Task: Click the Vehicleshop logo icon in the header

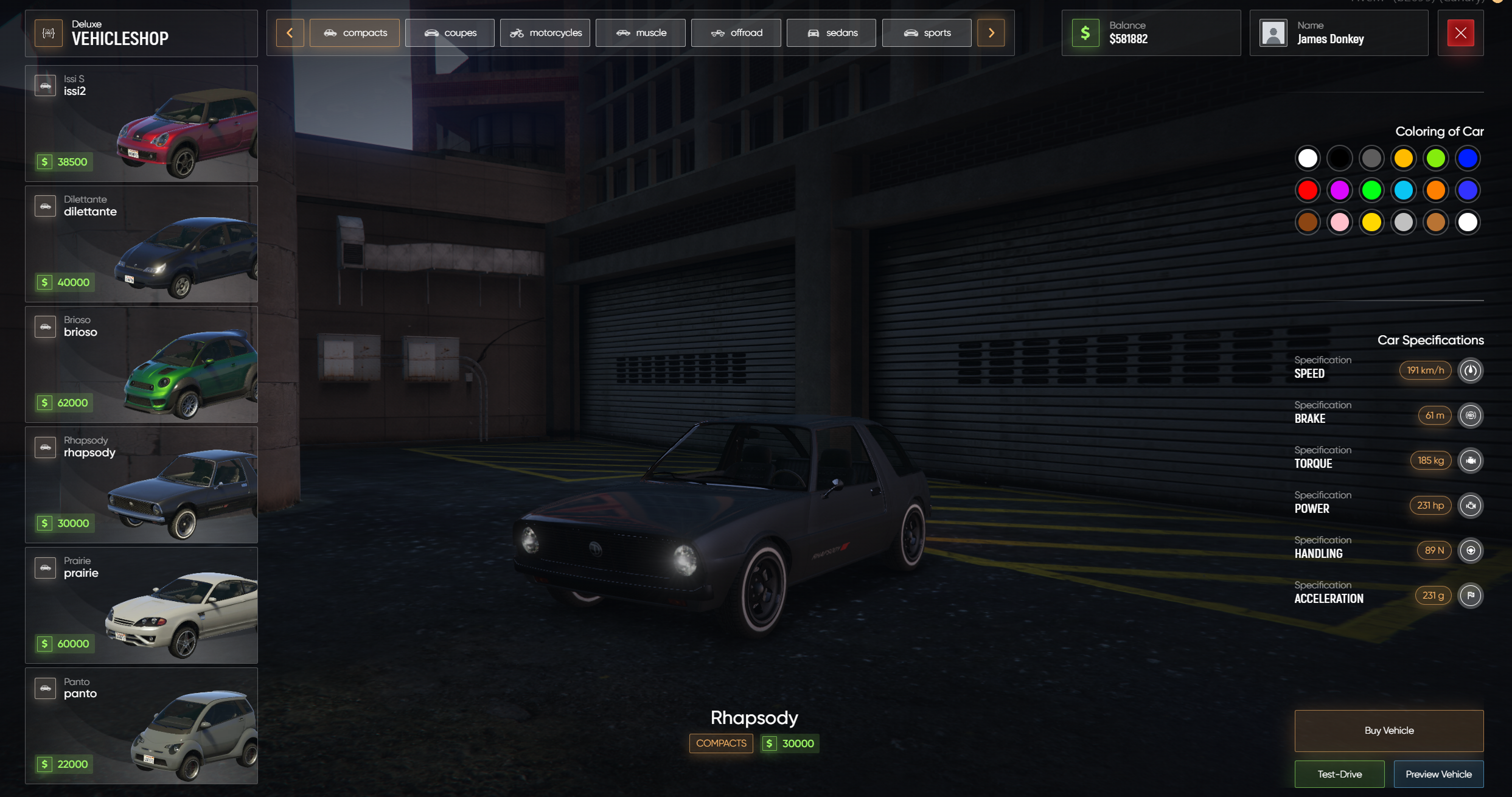Action: 48,33
